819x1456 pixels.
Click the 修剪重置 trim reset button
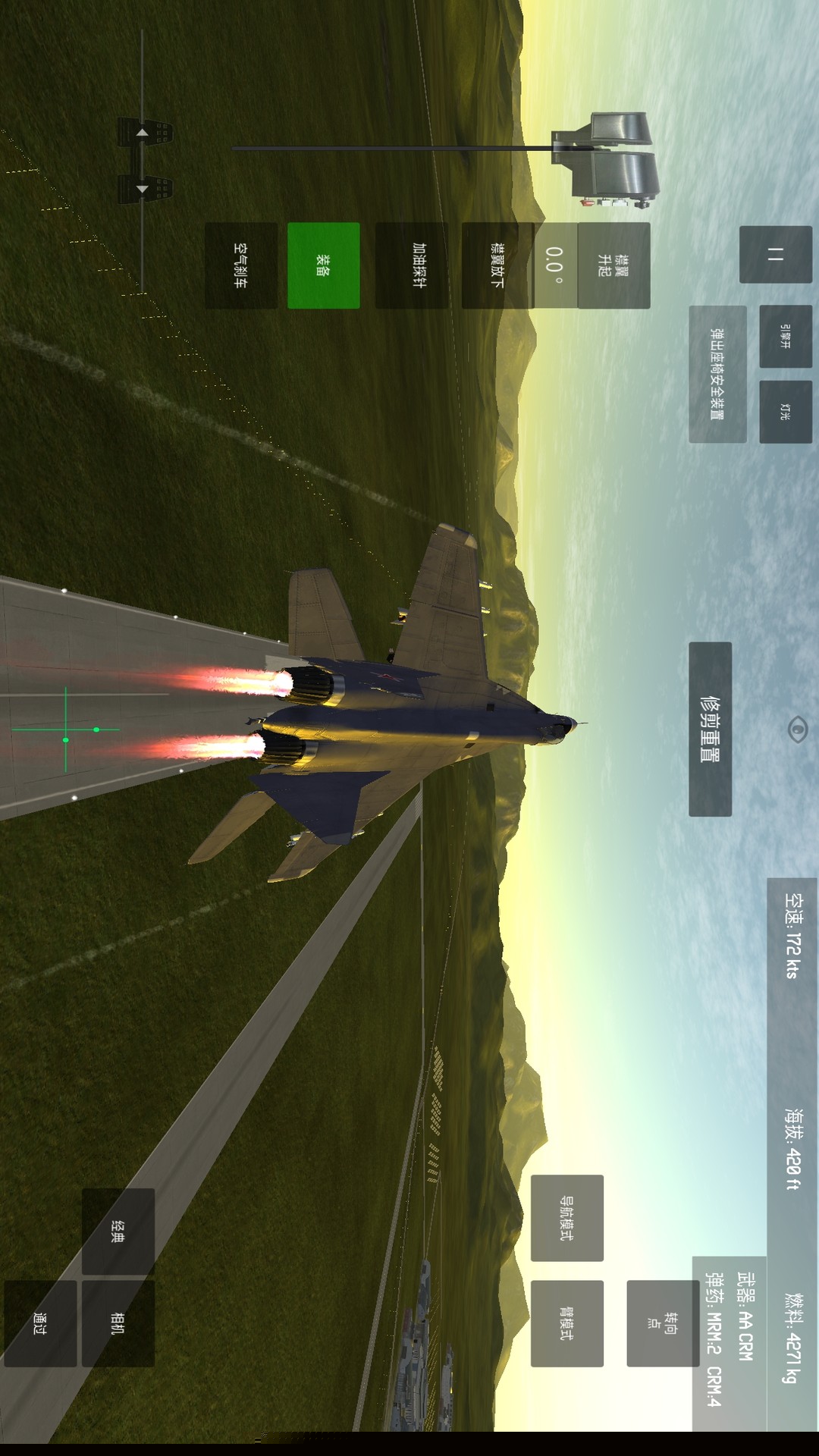[x=710, y=729]
